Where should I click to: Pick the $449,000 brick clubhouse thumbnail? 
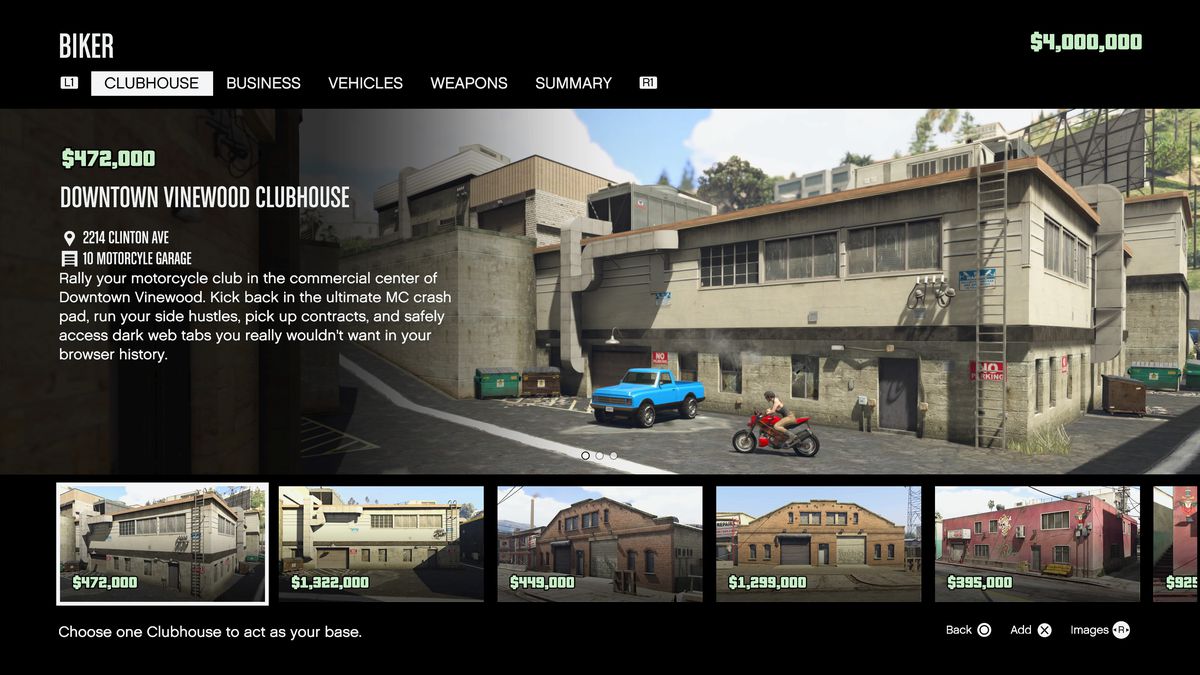pyautogui.click(x=600, y=544)
